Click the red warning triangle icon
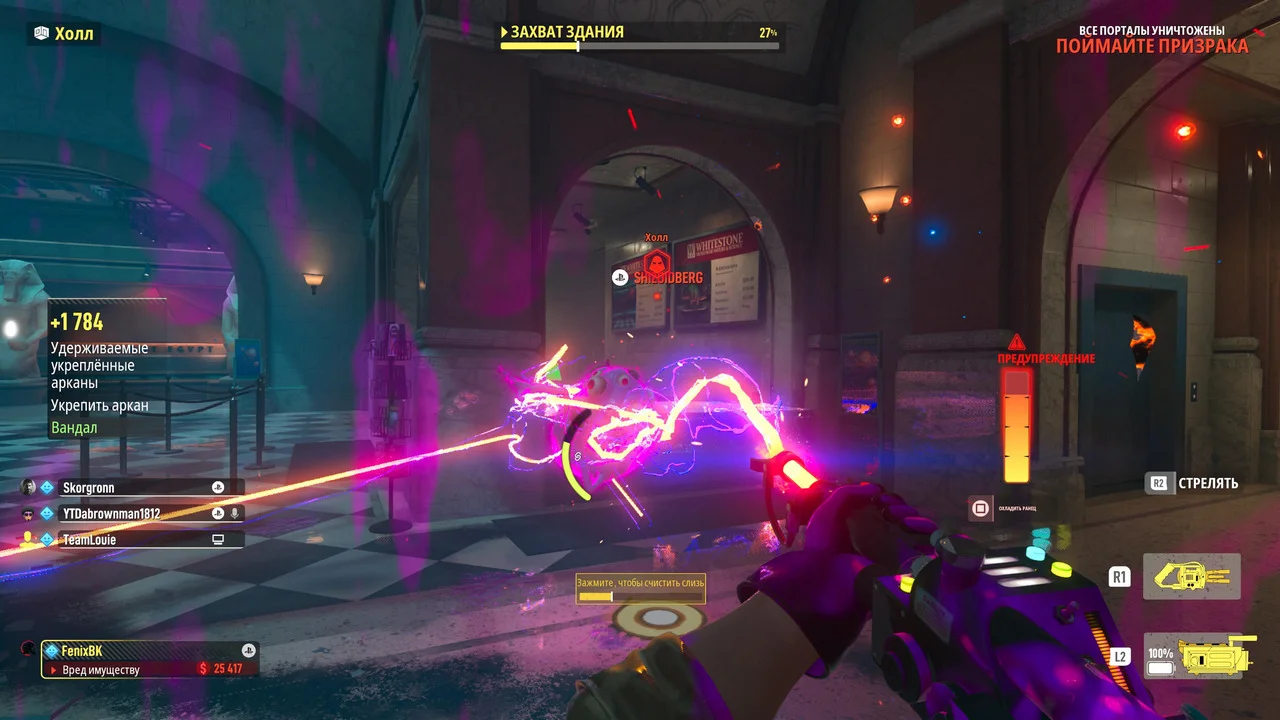 click(x=1017, y=342)
